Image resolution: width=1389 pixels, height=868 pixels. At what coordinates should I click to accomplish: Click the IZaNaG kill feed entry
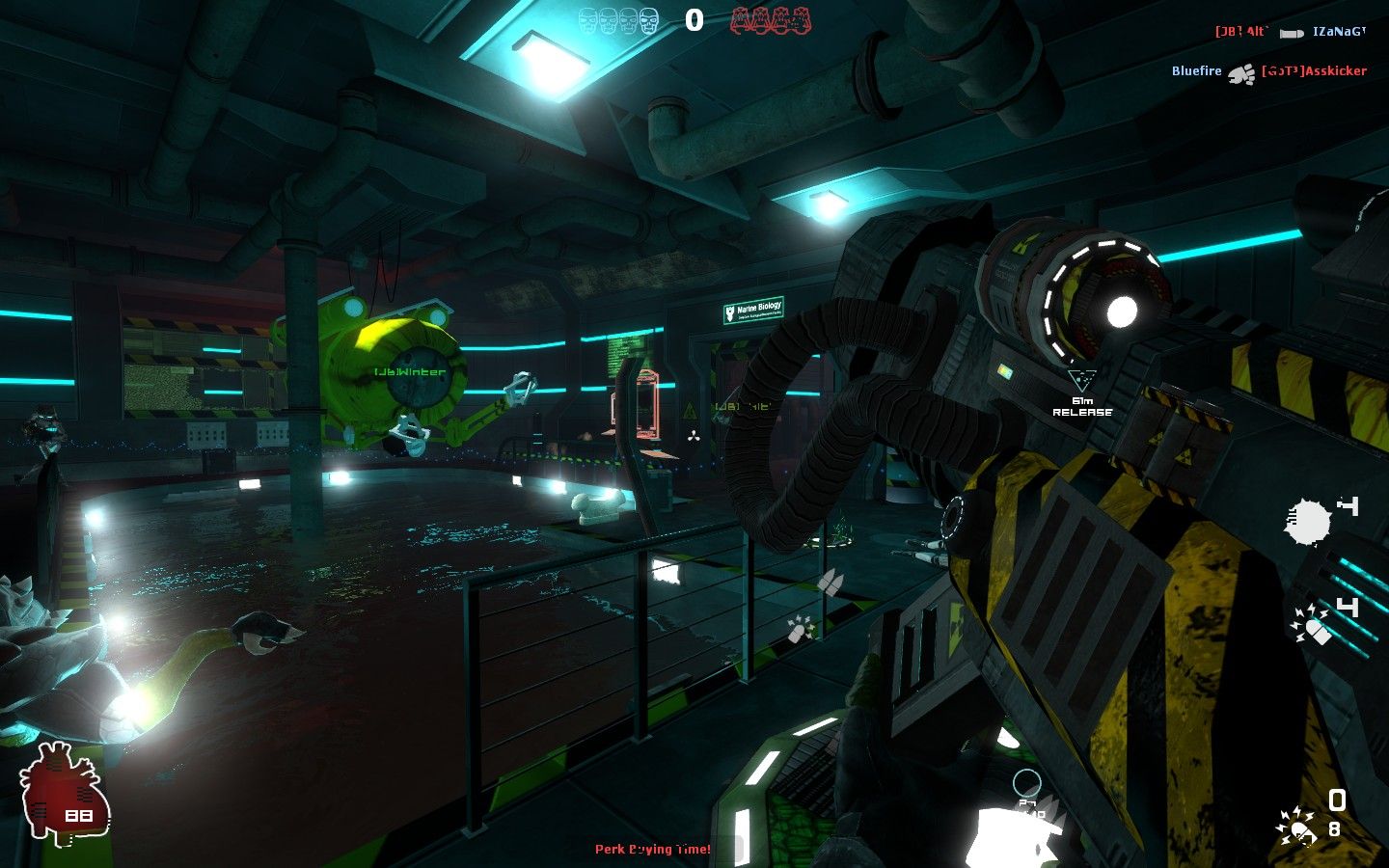click(1339, 32)
